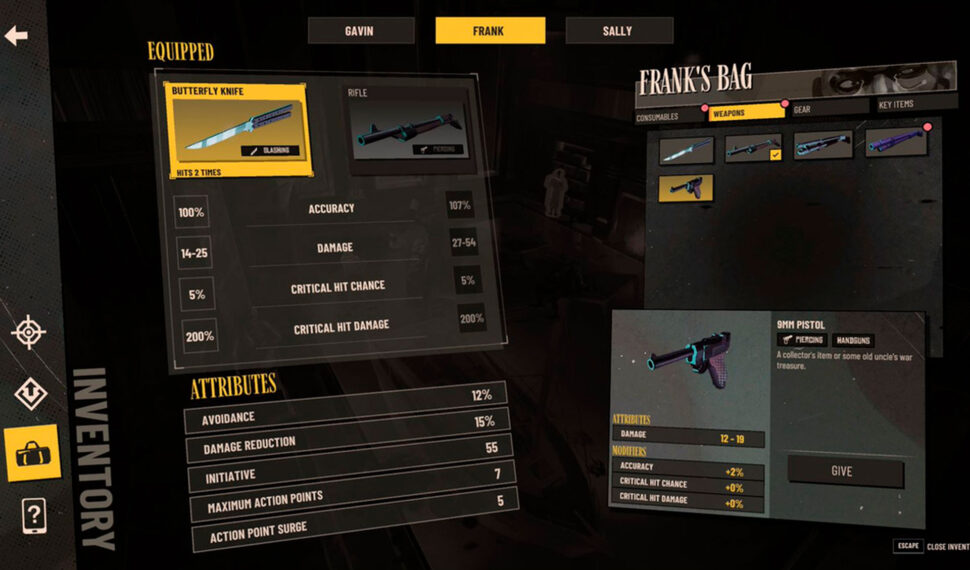Viewport: 970px width, 570px height.
Task: Open the Consumables bag tab
Action: click(668, 116)
